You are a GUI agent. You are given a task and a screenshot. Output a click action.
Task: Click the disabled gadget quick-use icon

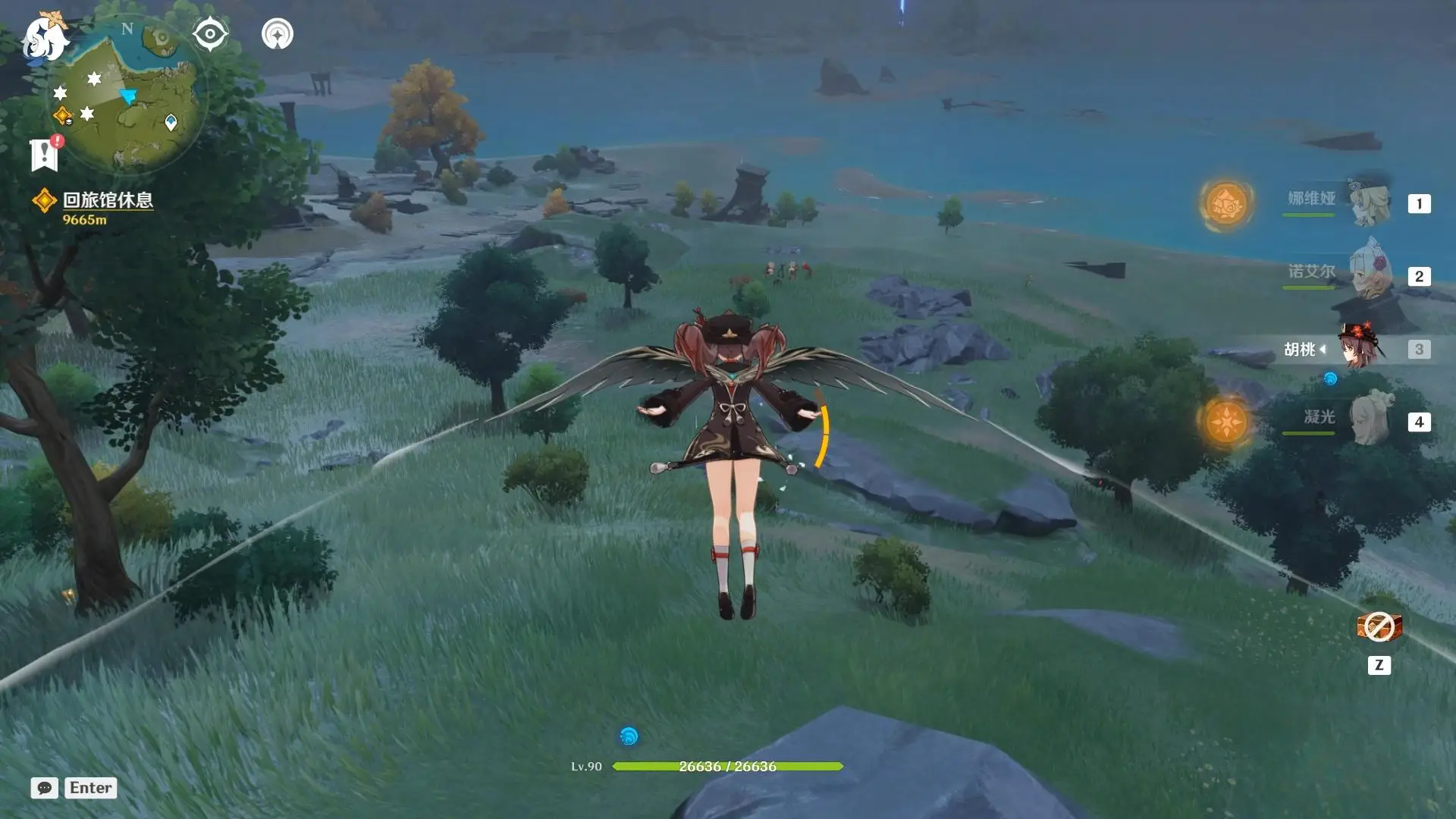pos(1379,627)
